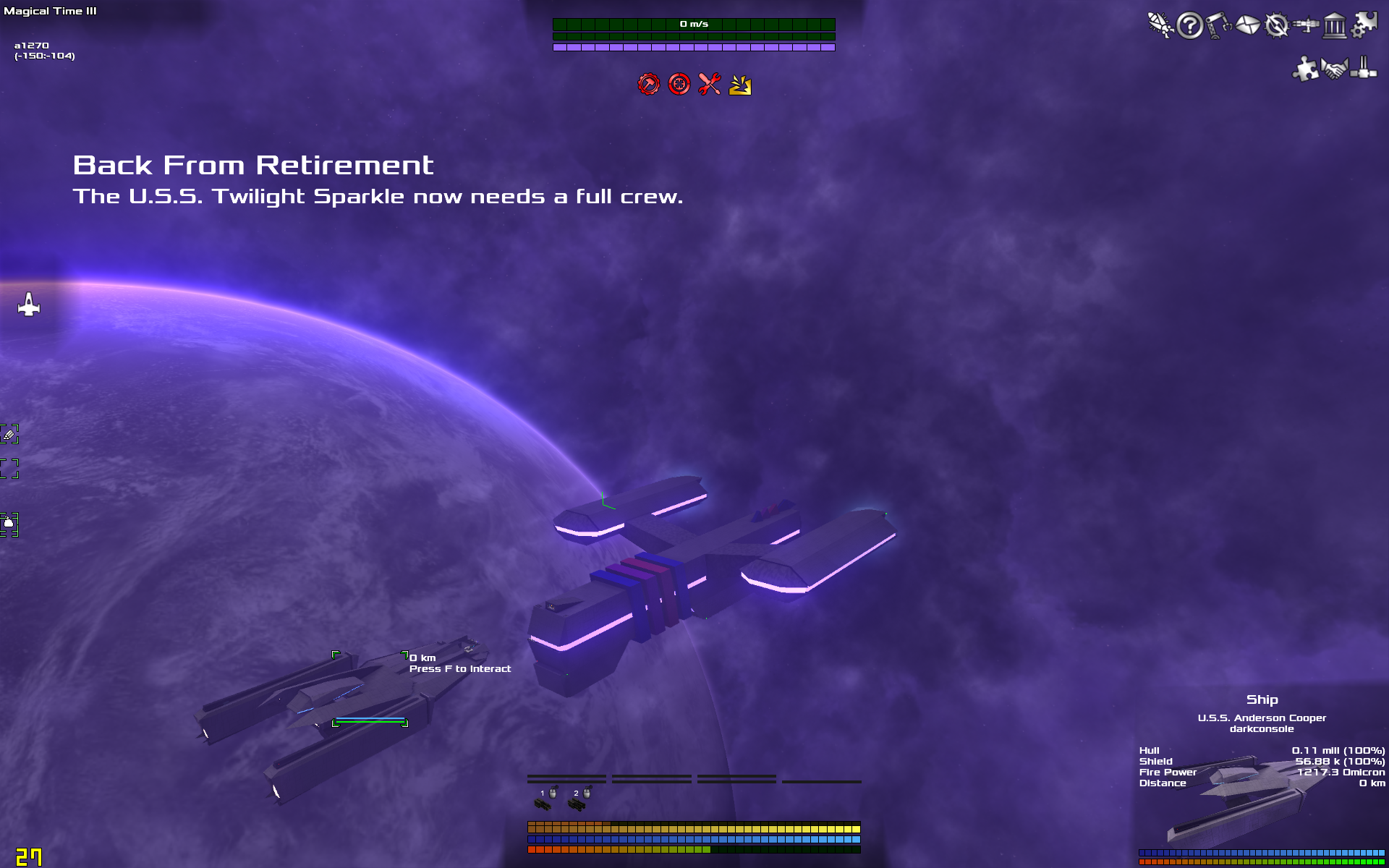Open the compass gear icon
The height and width of the screenshot is (868, 1389).
click(1277, 25)
